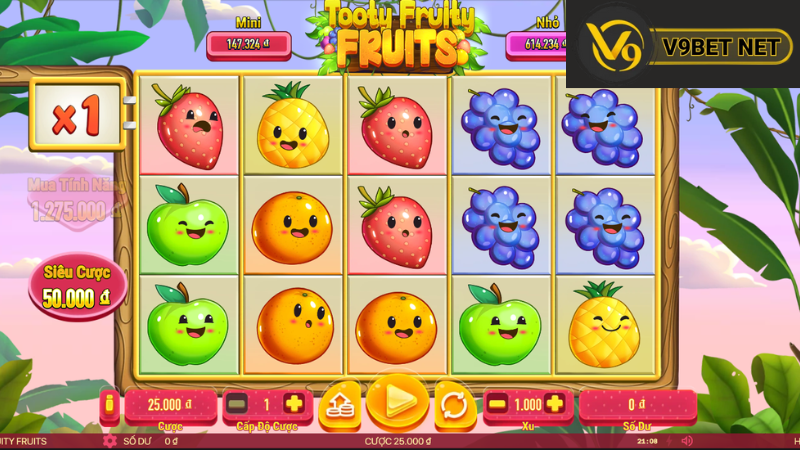
Task: Toggle sound with the speaker icon
Action: pos(687,440)
